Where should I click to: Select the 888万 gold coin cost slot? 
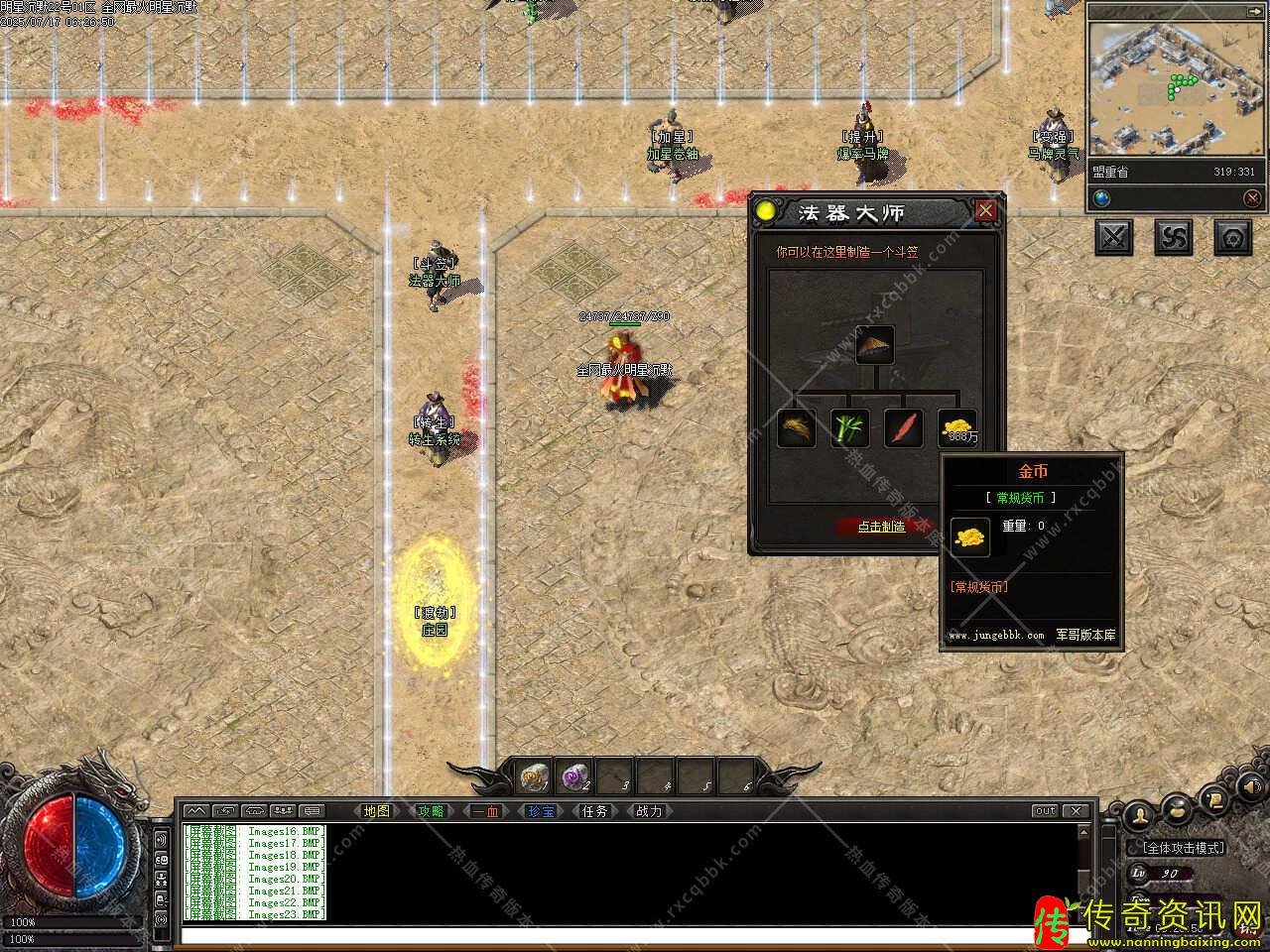957,428
